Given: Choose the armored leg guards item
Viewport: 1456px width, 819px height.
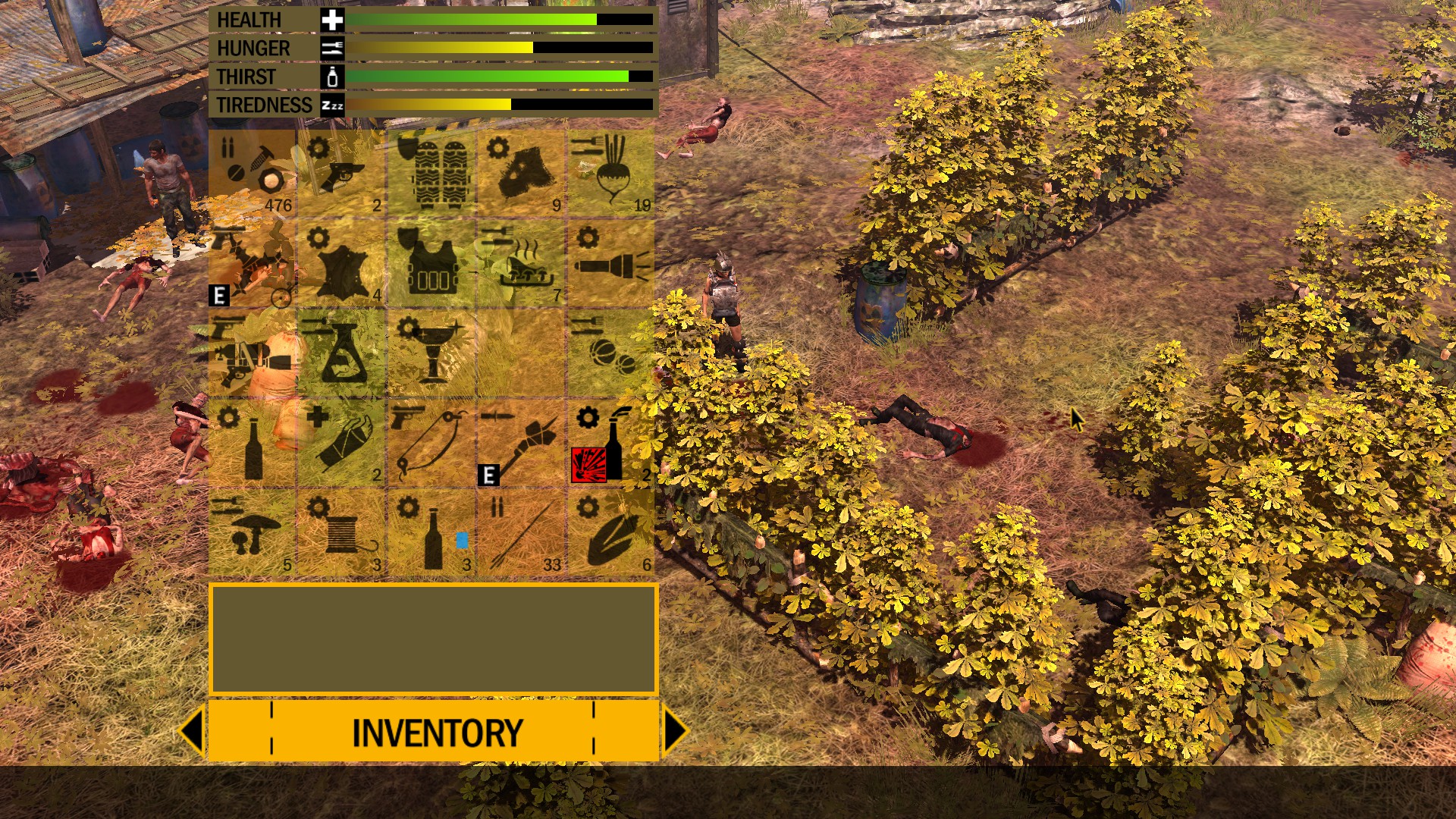Looking at the screenshot, I should (x=431, y=174).
